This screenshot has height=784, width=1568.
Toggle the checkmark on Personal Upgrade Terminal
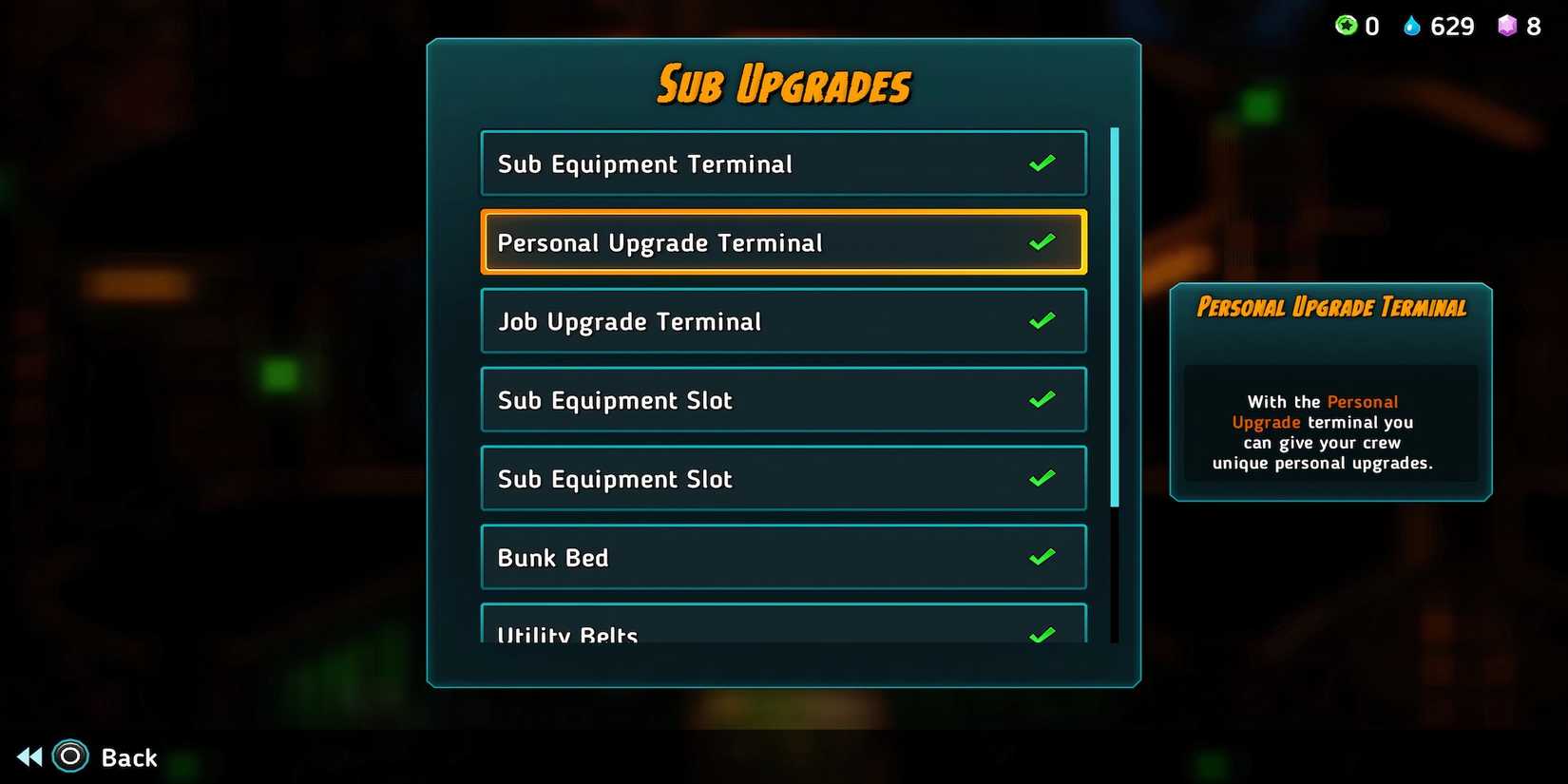point(1042,240)
